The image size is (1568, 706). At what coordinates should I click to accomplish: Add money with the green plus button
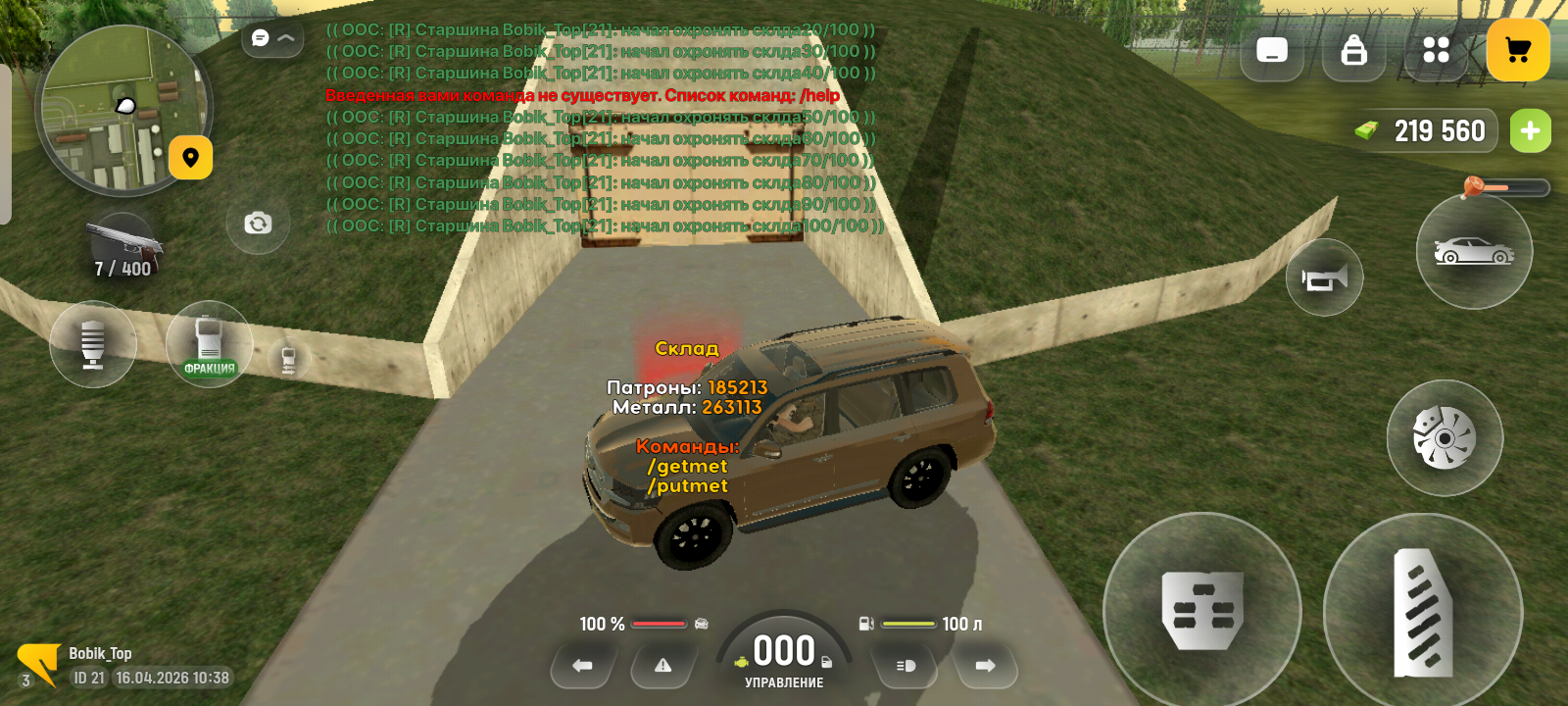pyautogui.click(x=1530, y=131)
